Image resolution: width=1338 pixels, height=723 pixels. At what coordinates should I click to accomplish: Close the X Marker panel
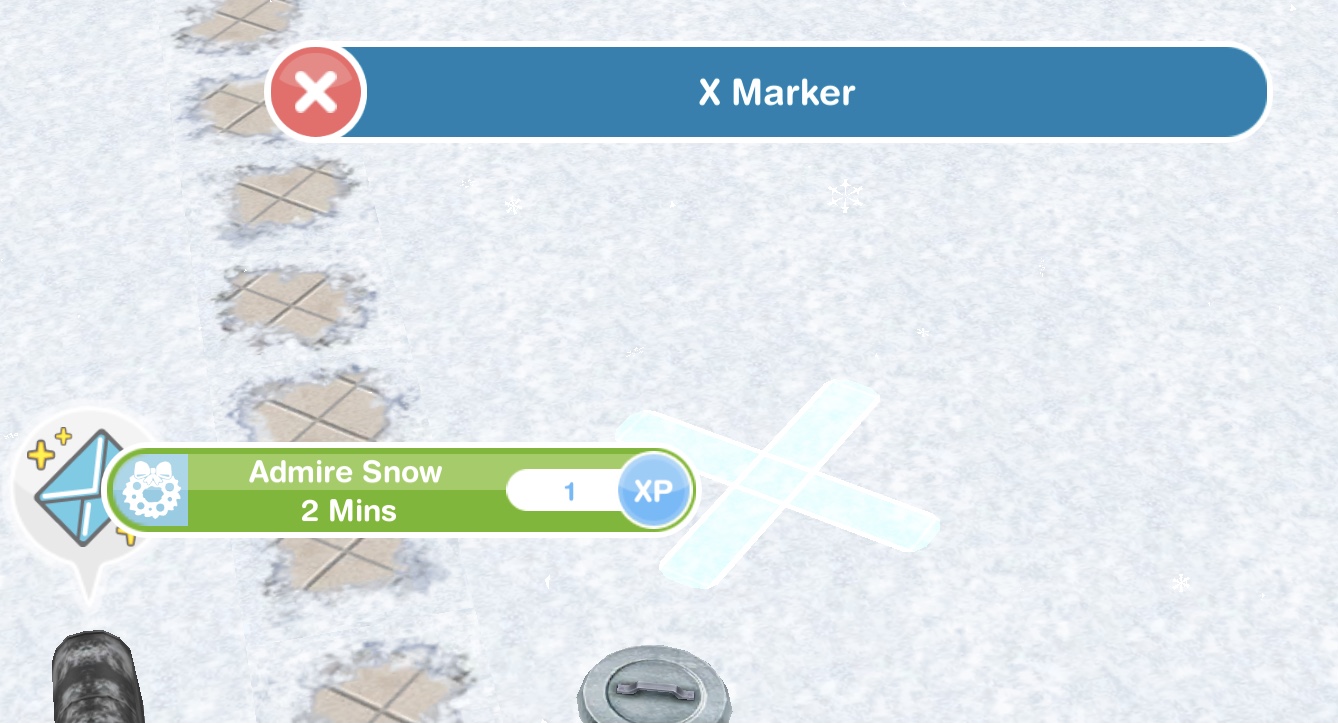pyautogui.click(x=316, y=93)
